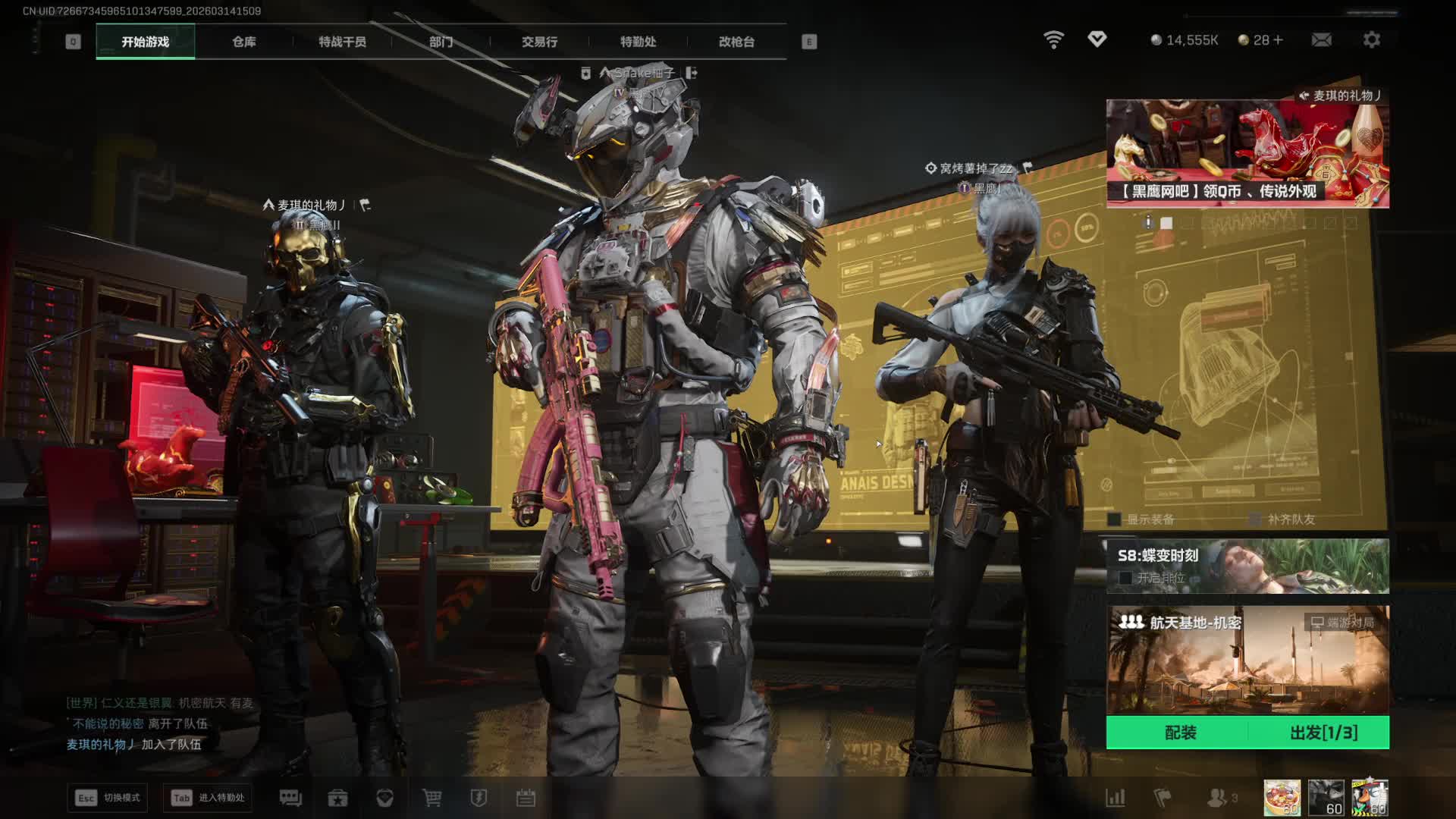Open the 特战干员 operators tab

click(342, 42)
